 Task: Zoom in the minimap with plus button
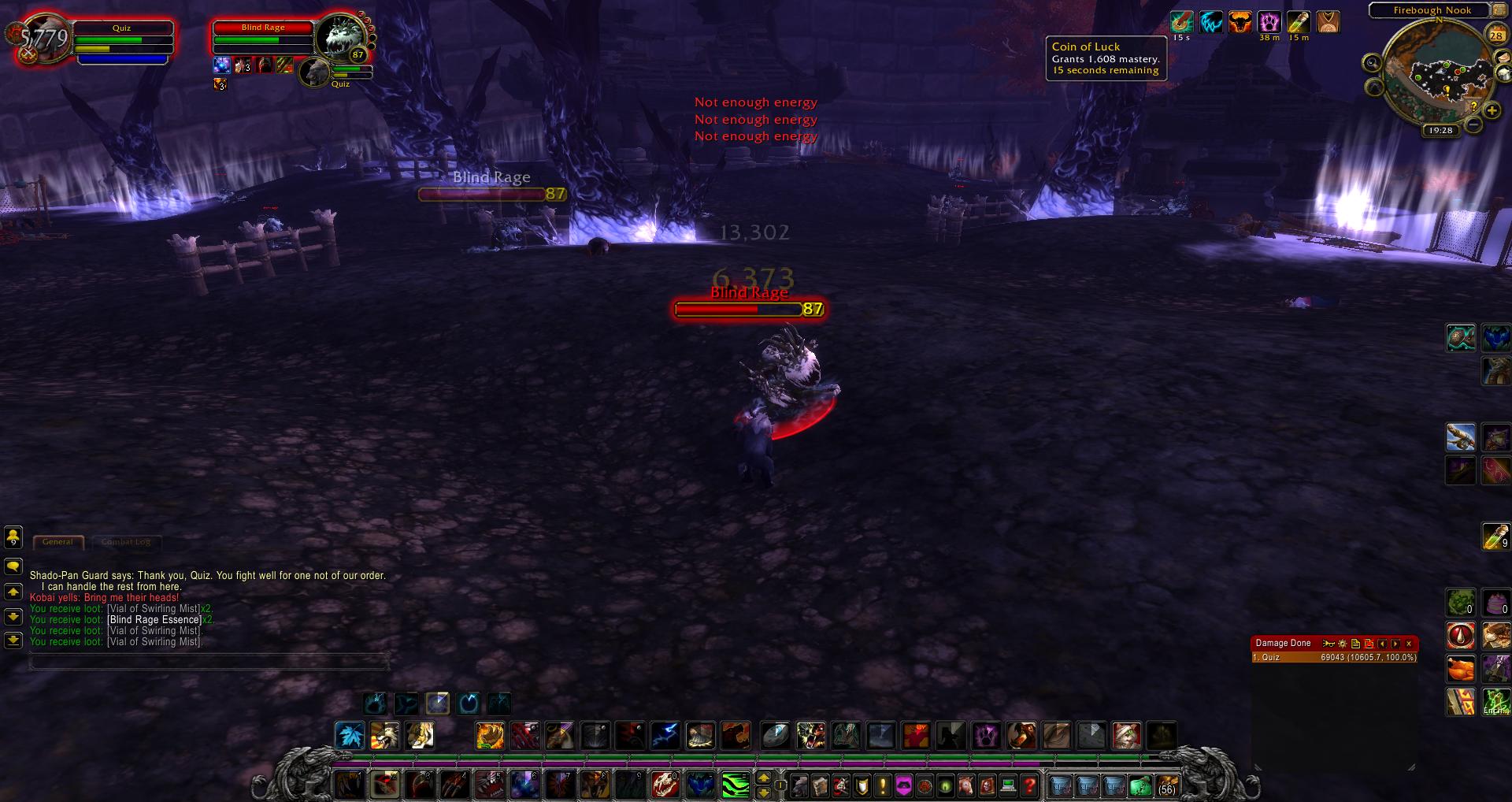(1490, 110)
